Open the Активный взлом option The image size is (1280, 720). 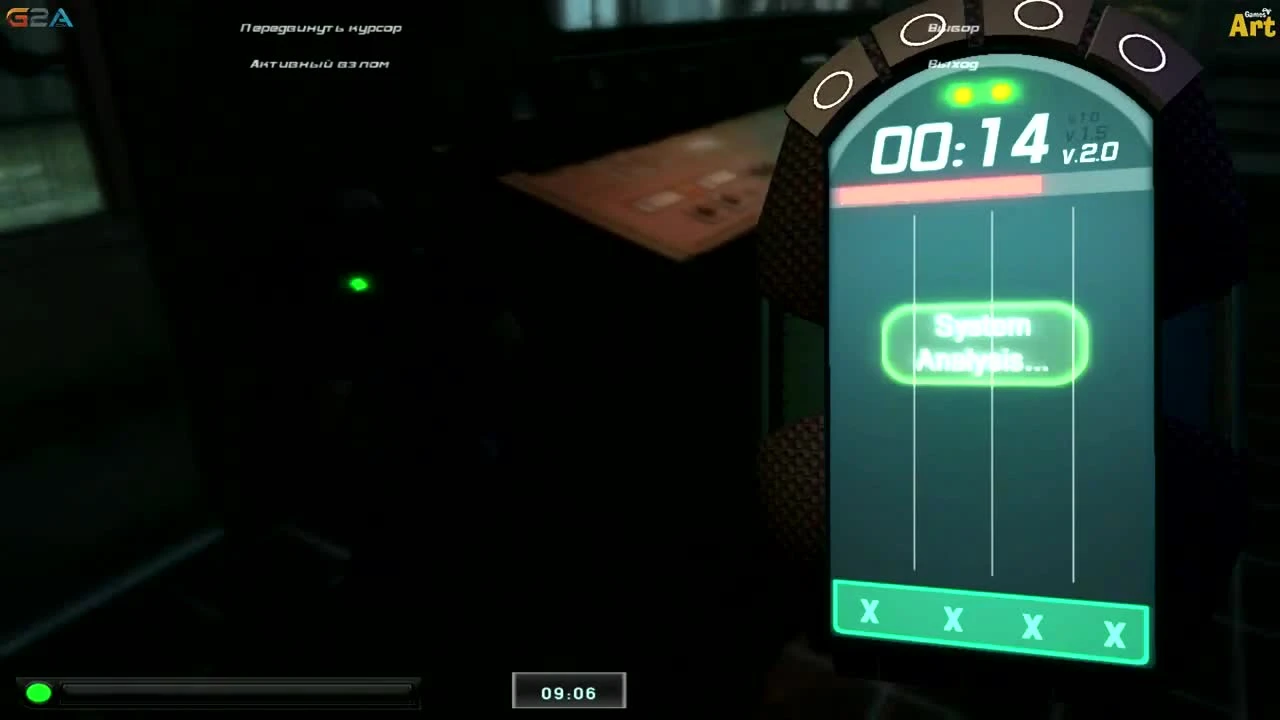click(319, 63)
